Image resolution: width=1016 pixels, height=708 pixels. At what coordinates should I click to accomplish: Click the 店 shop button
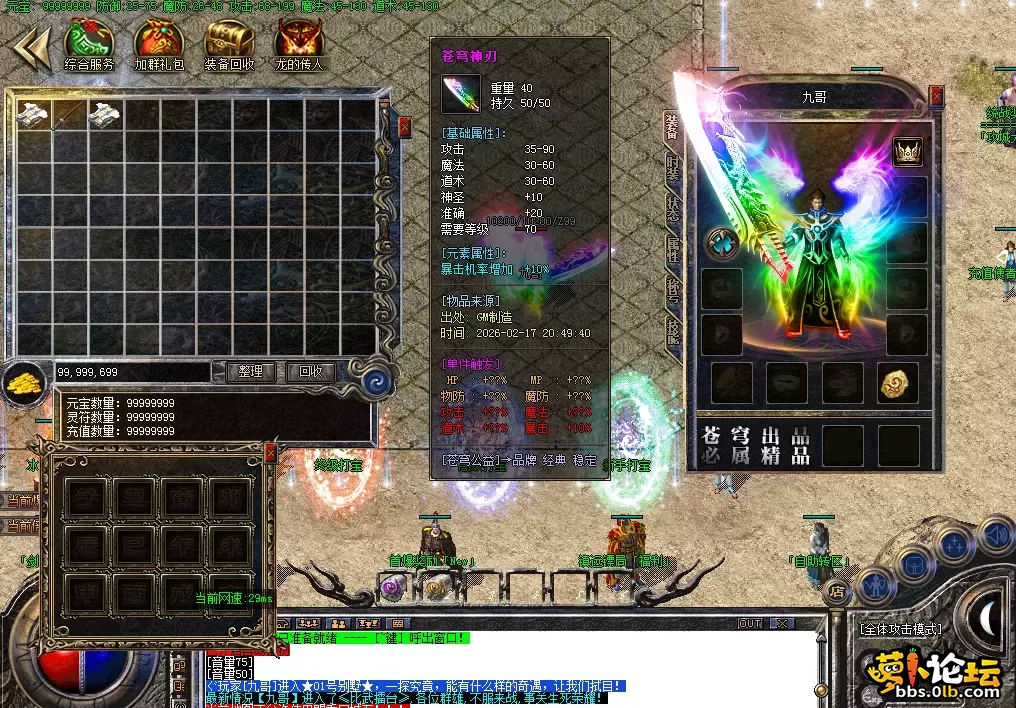836,592
